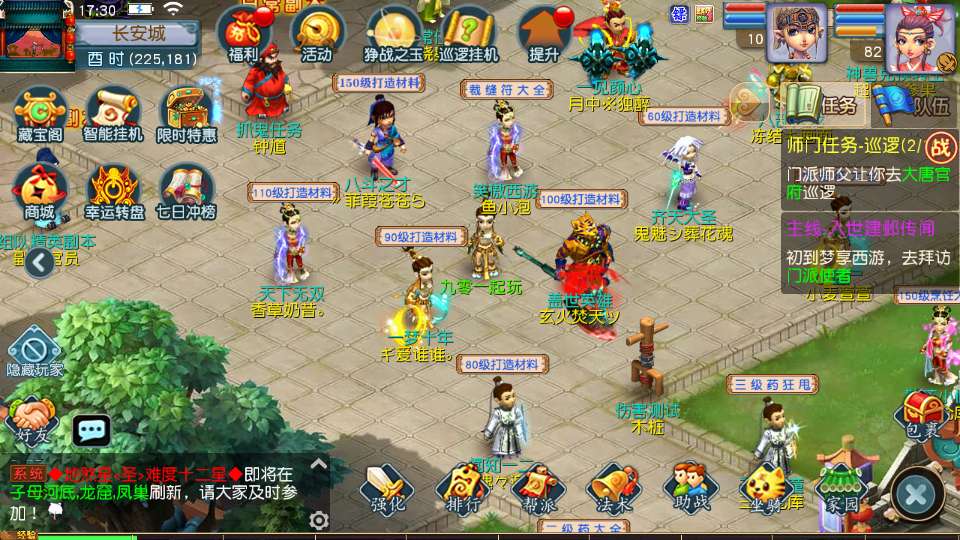Open the 活动 events menu

coord(317,32)
